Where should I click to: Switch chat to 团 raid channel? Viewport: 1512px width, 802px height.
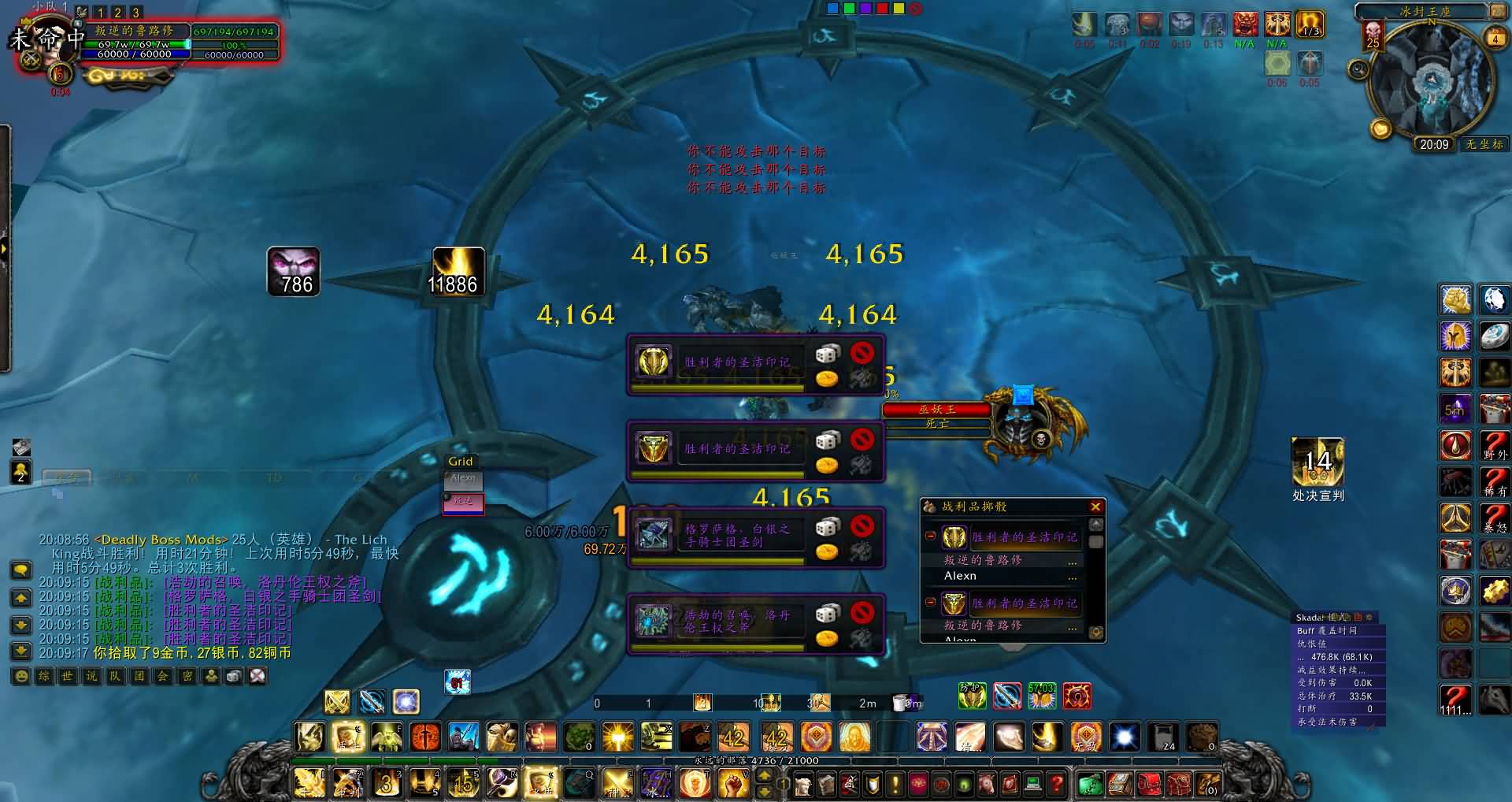pos(139,676)
